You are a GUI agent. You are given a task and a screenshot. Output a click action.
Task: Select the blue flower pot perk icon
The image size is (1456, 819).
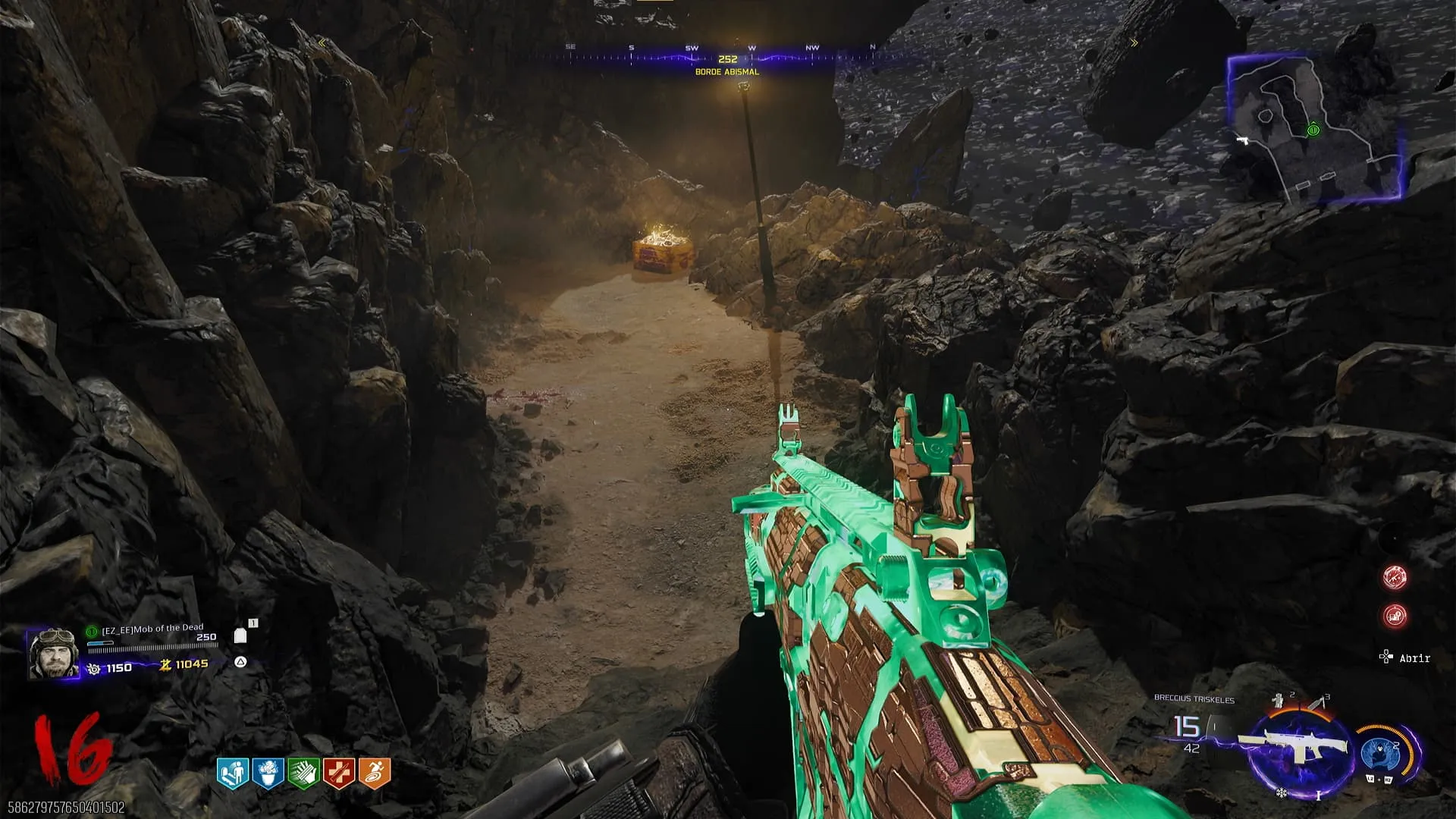pyautogui.click(x=268, y=773)
